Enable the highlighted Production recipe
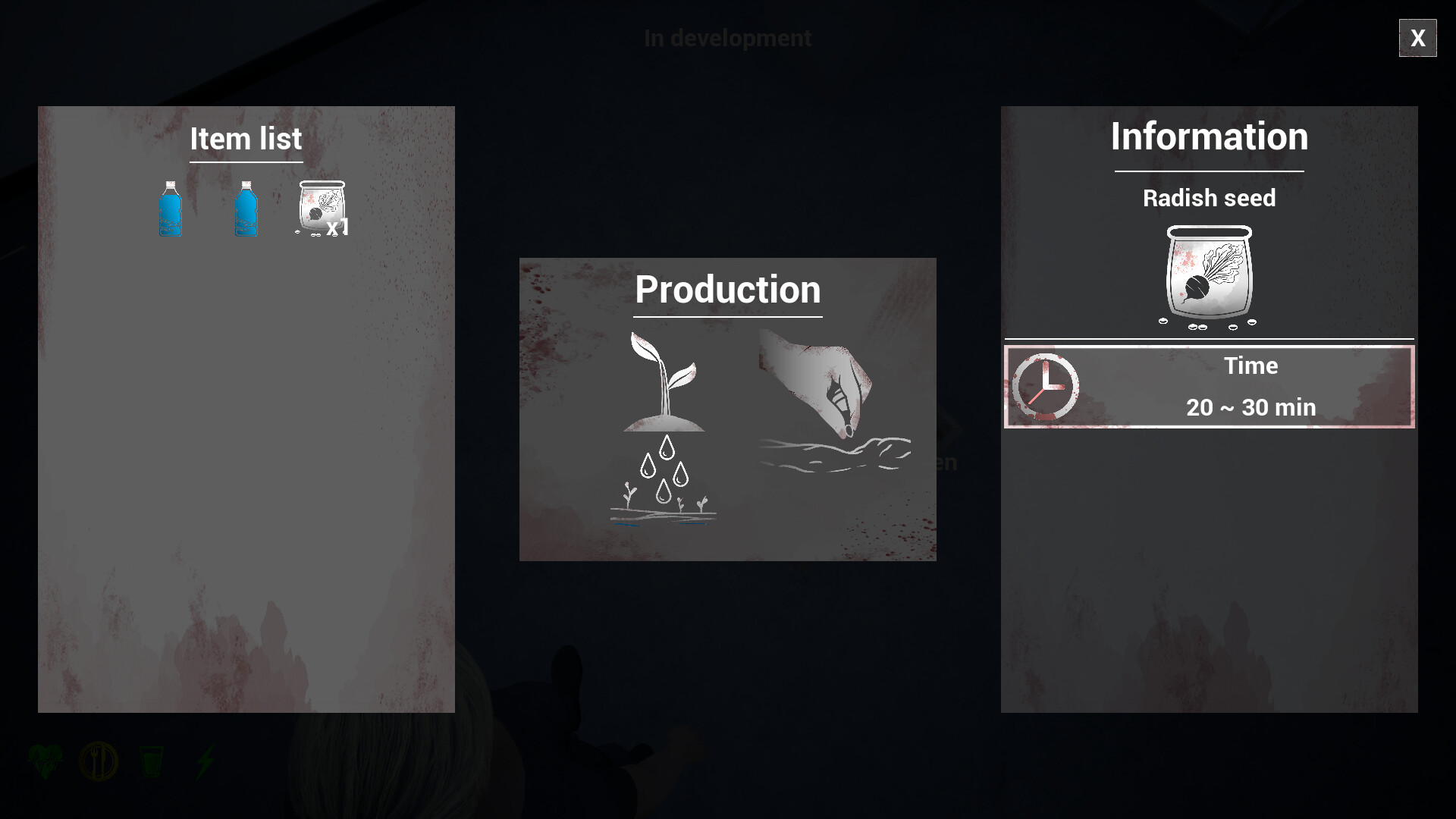1456x819 pixels. [x=727, y=409]
